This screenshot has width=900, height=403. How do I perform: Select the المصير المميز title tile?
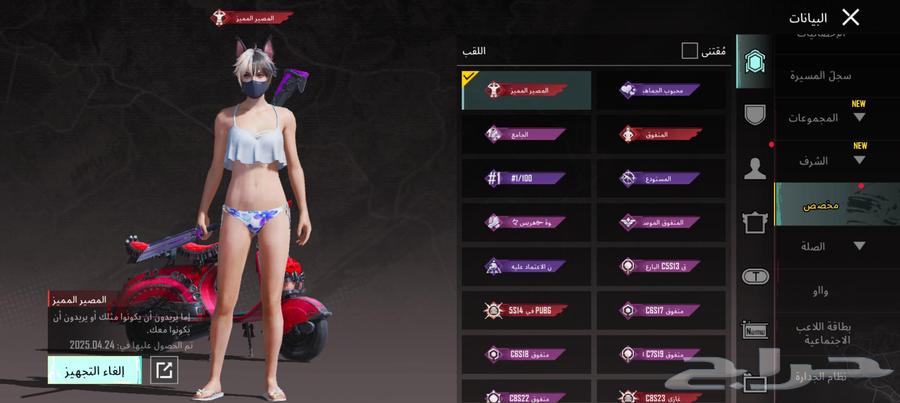pyautogui.click(x=526, y=90)
